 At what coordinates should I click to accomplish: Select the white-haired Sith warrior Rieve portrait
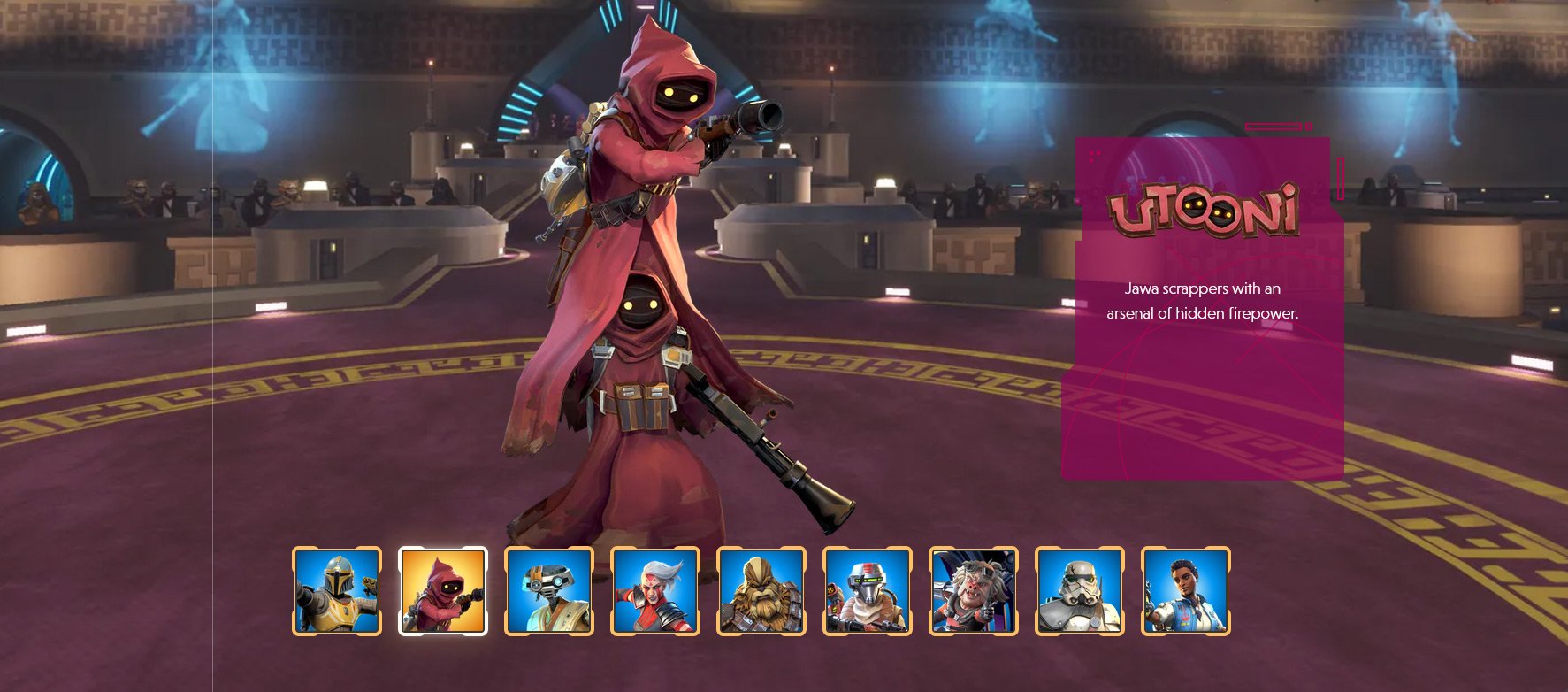[x=655, y=593]
